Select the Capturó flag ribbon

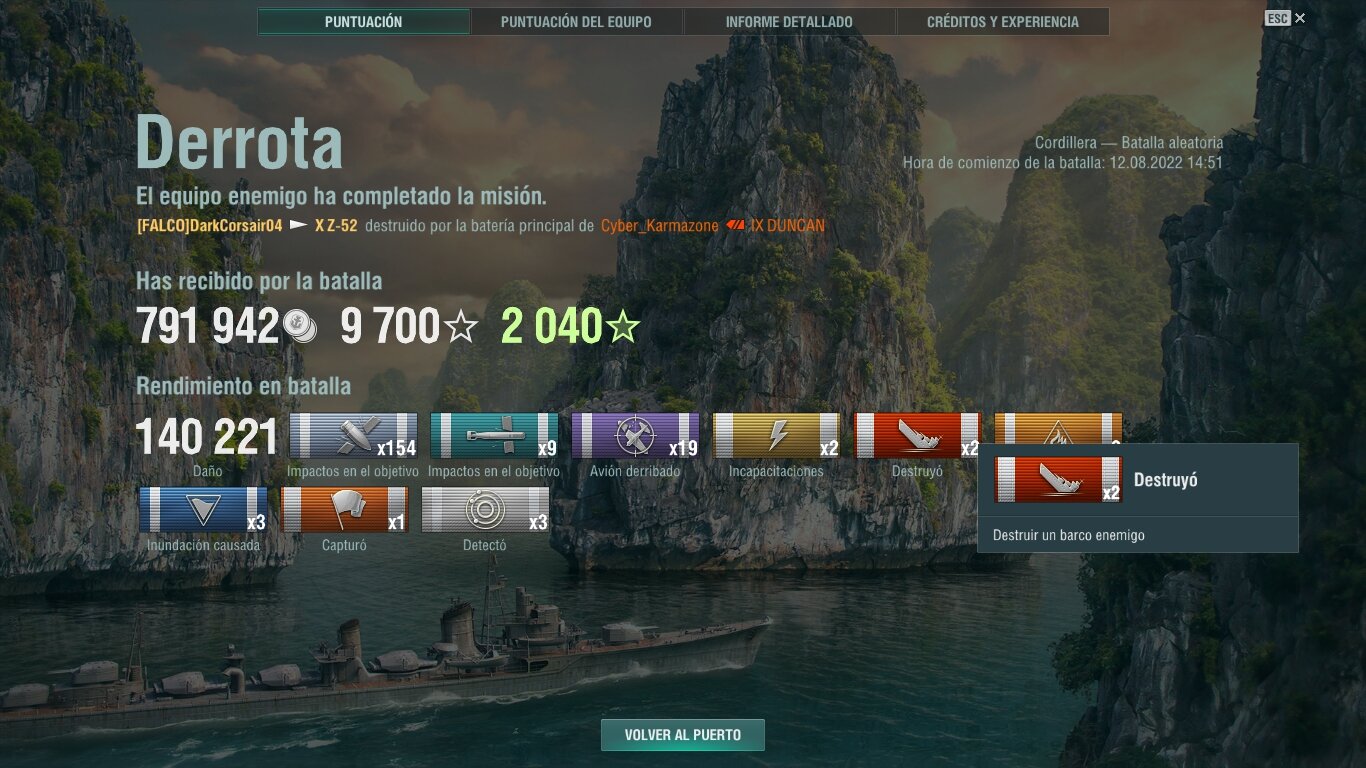pos(344,510)
